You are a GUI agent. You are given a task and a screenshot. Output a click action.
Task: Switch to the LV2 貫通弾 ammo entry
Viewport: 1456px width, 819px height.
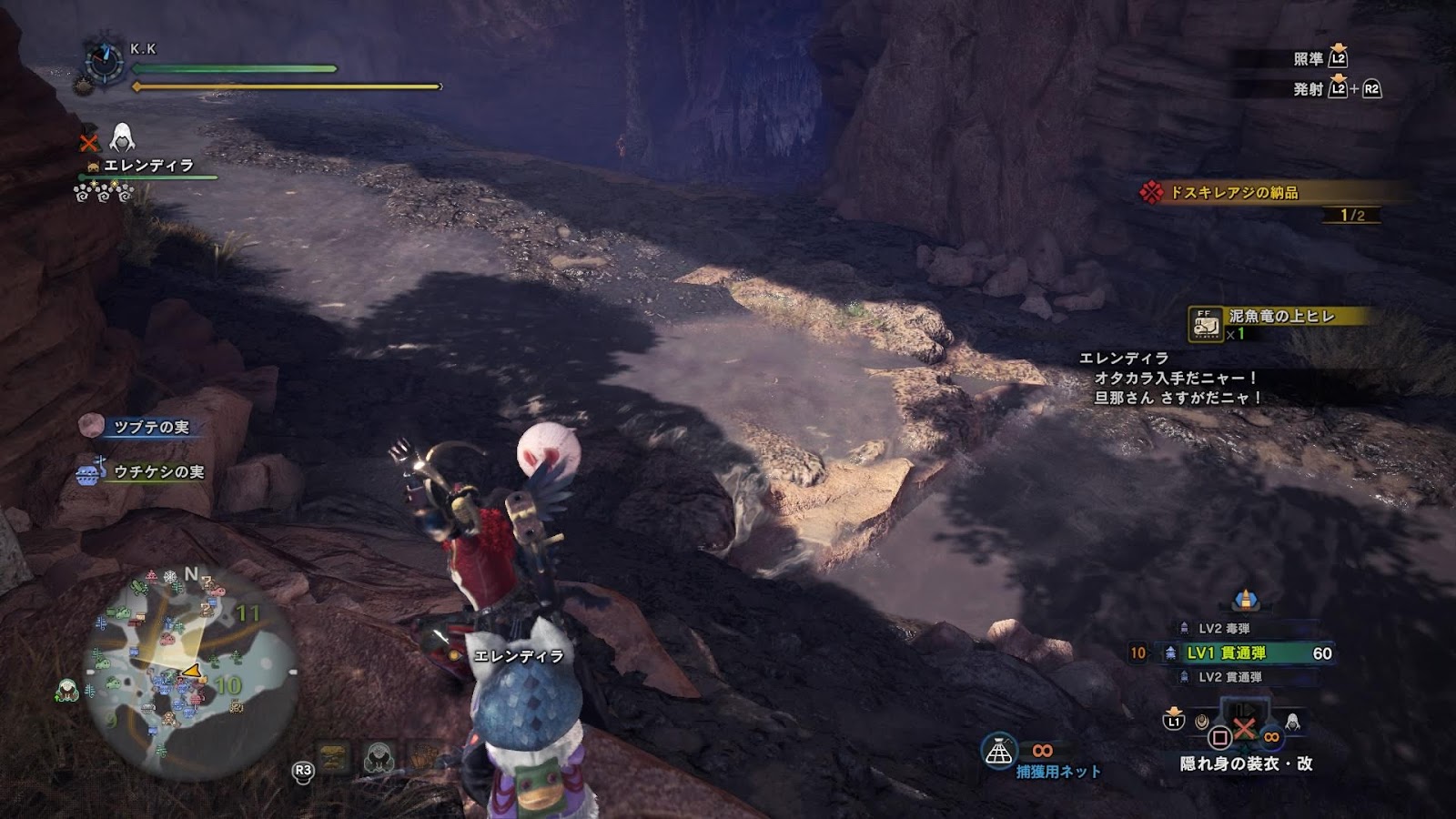[x=1229, y=677]
